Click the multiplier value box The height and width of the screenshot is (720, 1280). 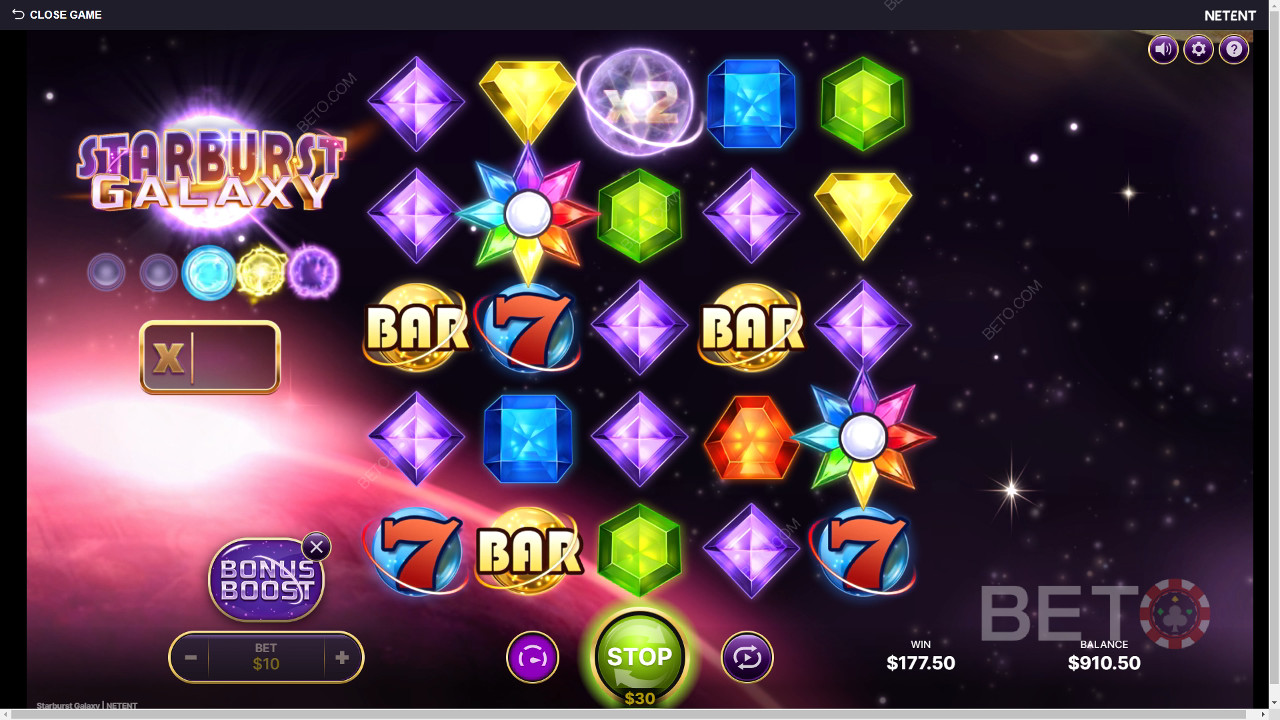[210, 357]
